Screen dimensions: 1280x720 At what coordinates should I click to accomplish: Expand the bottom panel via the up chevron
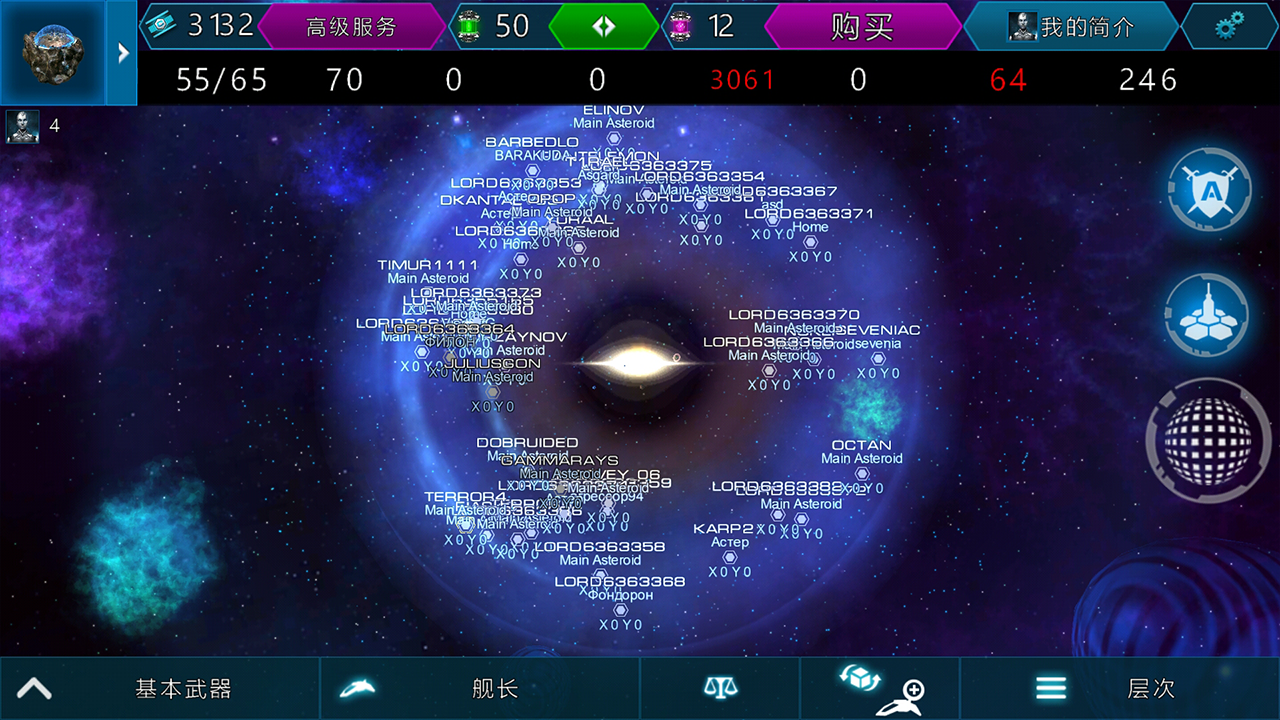(33, 687)
